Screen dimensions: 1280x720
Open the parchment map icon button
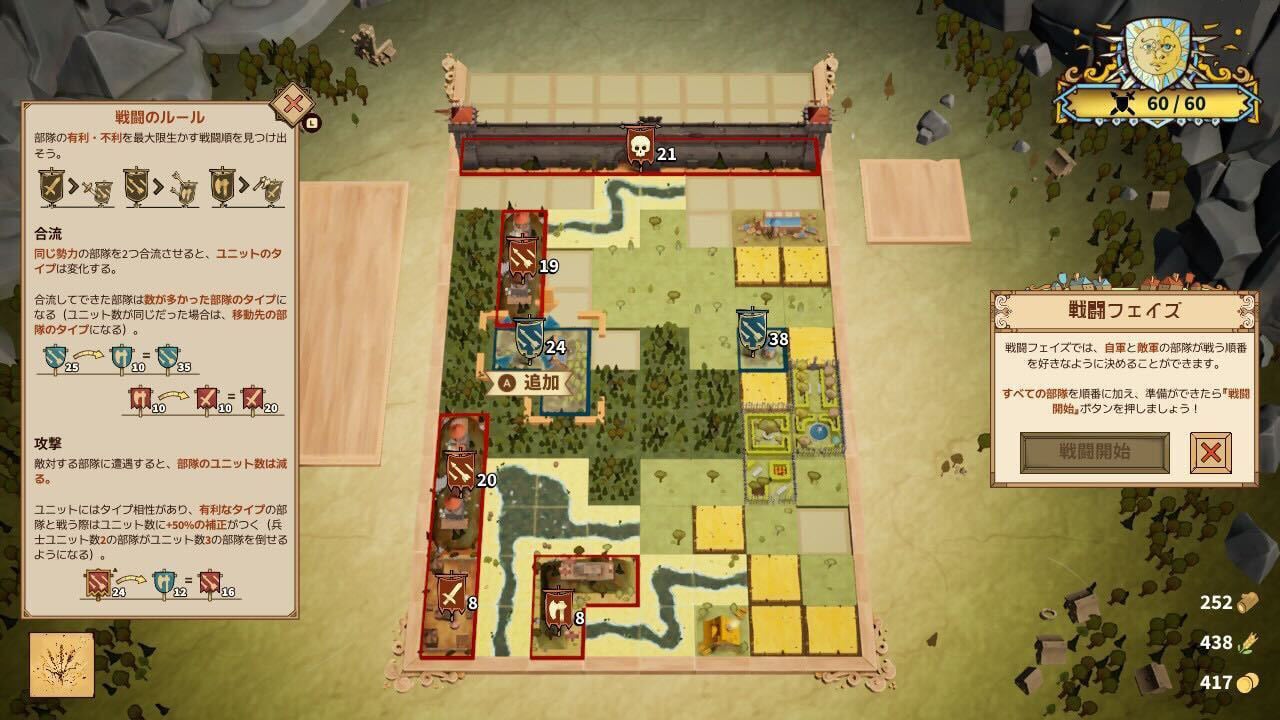pos(62,664)
